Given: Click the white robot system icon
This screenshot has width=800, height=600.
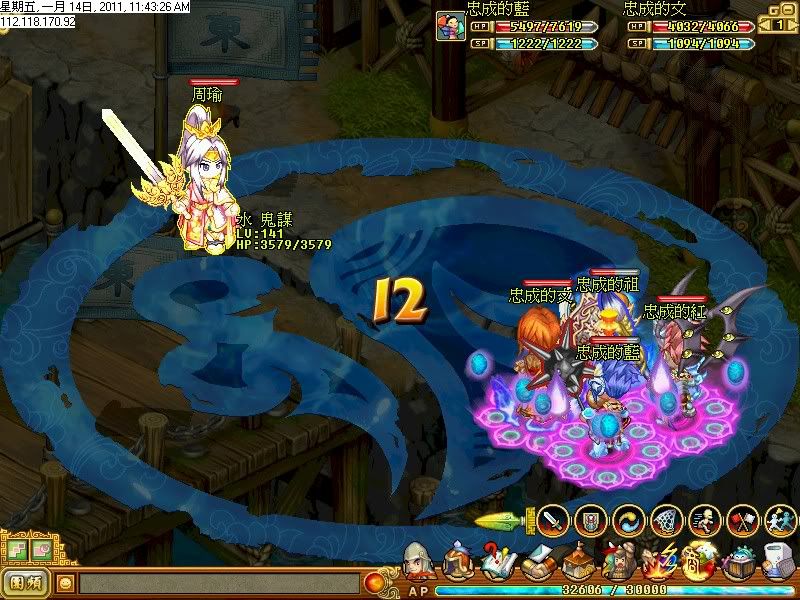Looking at the screenshot, I should pyautogui.click(x=778, y=562).
